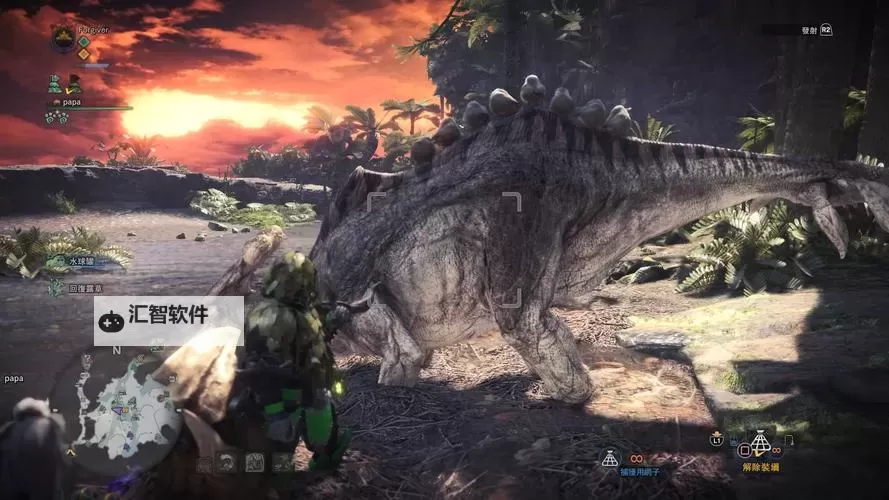Select the capture net ammo icon
This screenshot has height=500, width=889.
609,457
